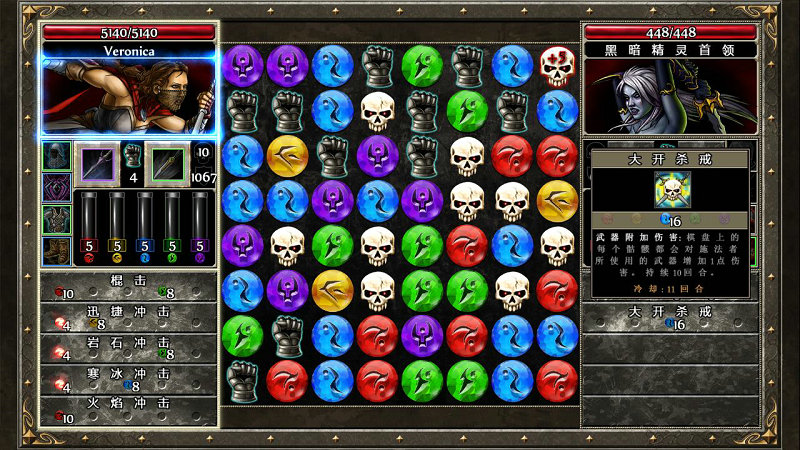Use the 岩石冲击 spell
The image size is (800, 450).
[129, 347]
